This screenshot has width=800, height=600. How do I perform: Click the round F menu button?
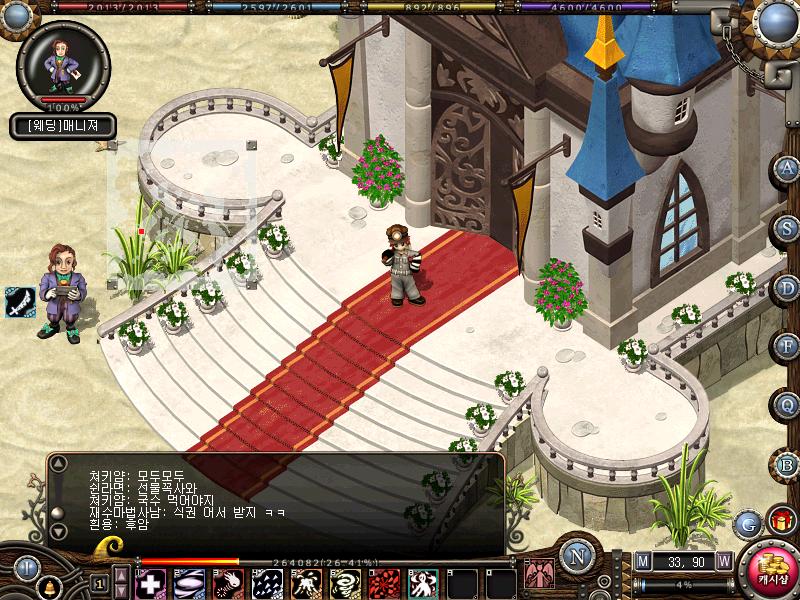pos(788,346)
